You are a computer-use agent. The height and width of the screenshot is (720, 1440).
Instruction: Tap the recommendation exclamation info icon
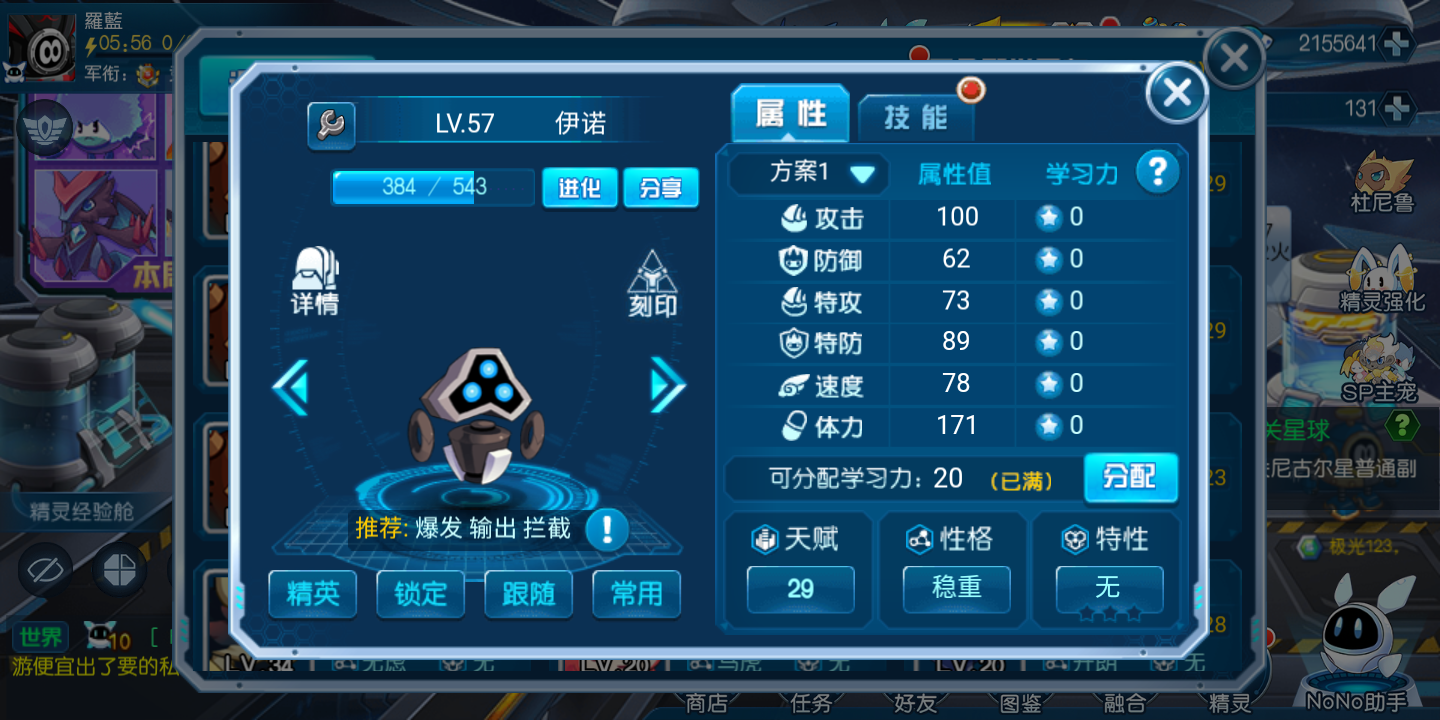tap(606, 529)
